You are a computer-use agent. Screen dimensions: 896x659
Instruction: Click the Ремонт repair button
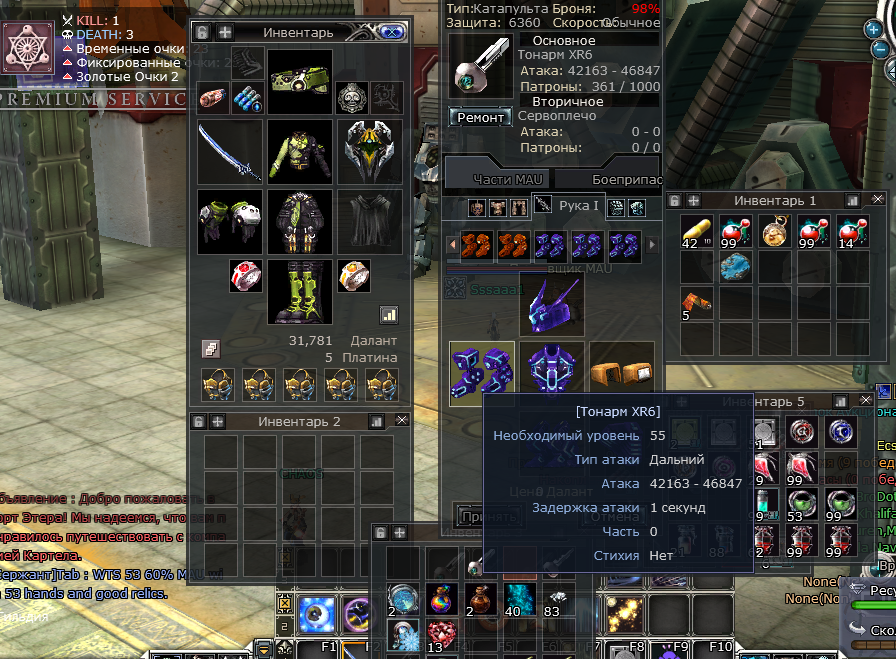pos(480,117)
